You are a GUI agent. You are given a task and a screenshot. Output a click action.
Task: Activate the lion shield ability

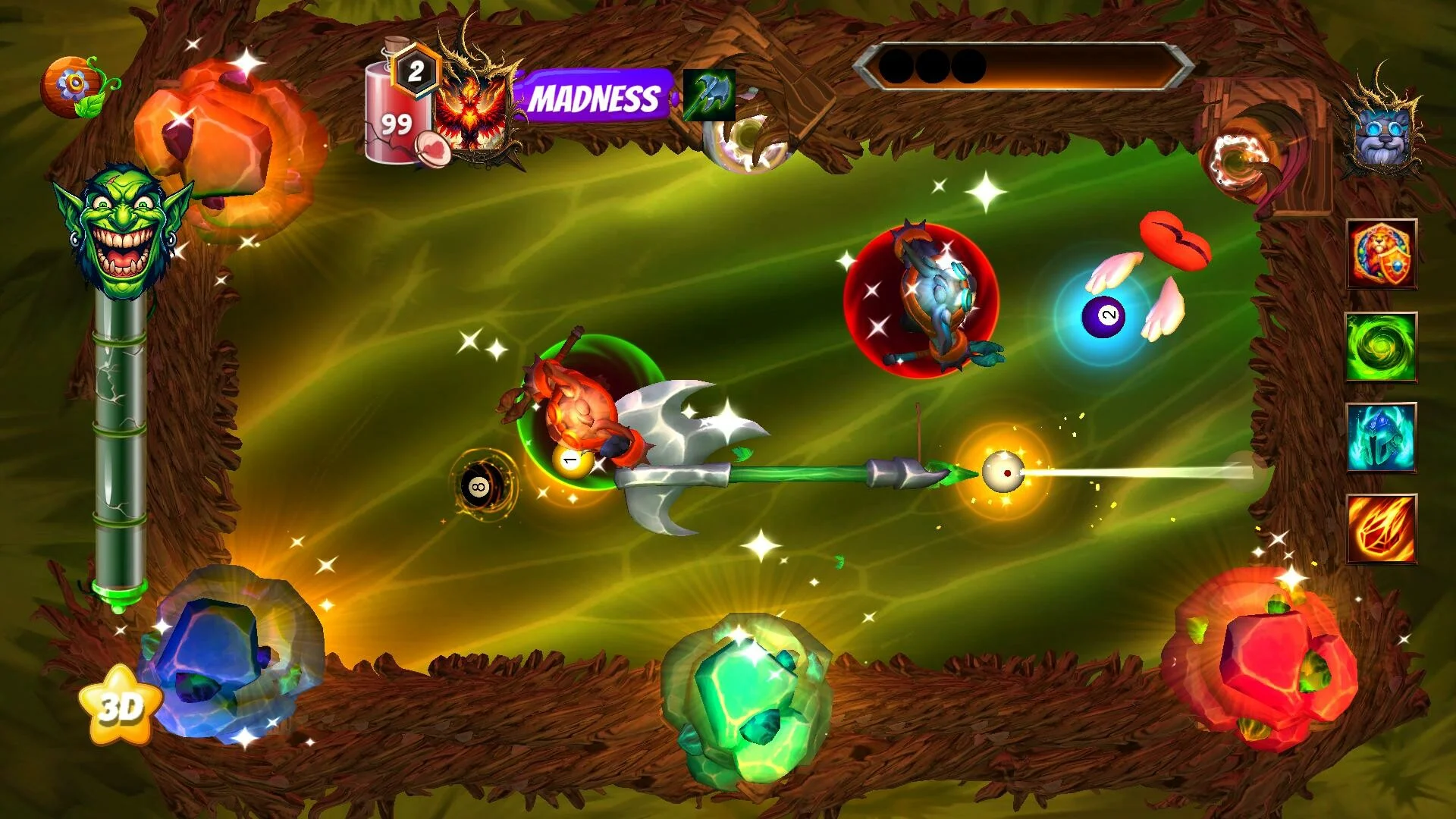tap(1381, 254)
